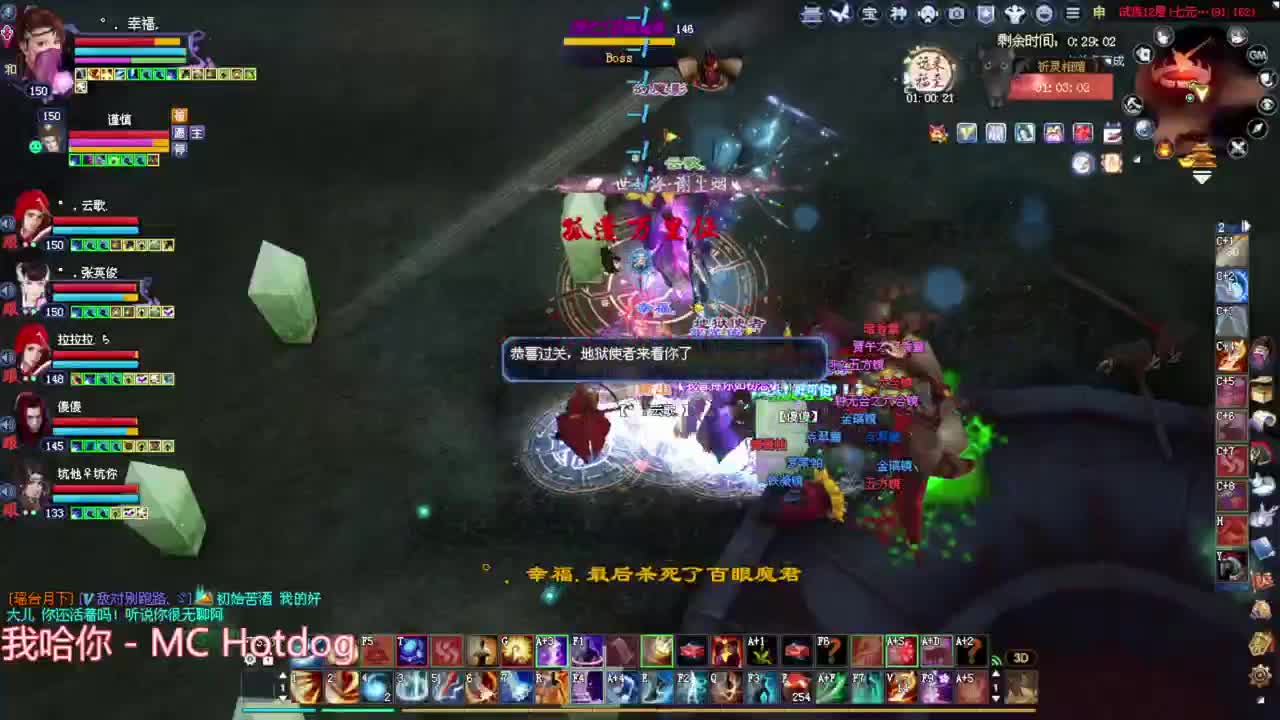Click the 祈灵相赠 red countdown banner
Image resolution: width=1280 pixels, height=720 pixels.
[1060, 88]
